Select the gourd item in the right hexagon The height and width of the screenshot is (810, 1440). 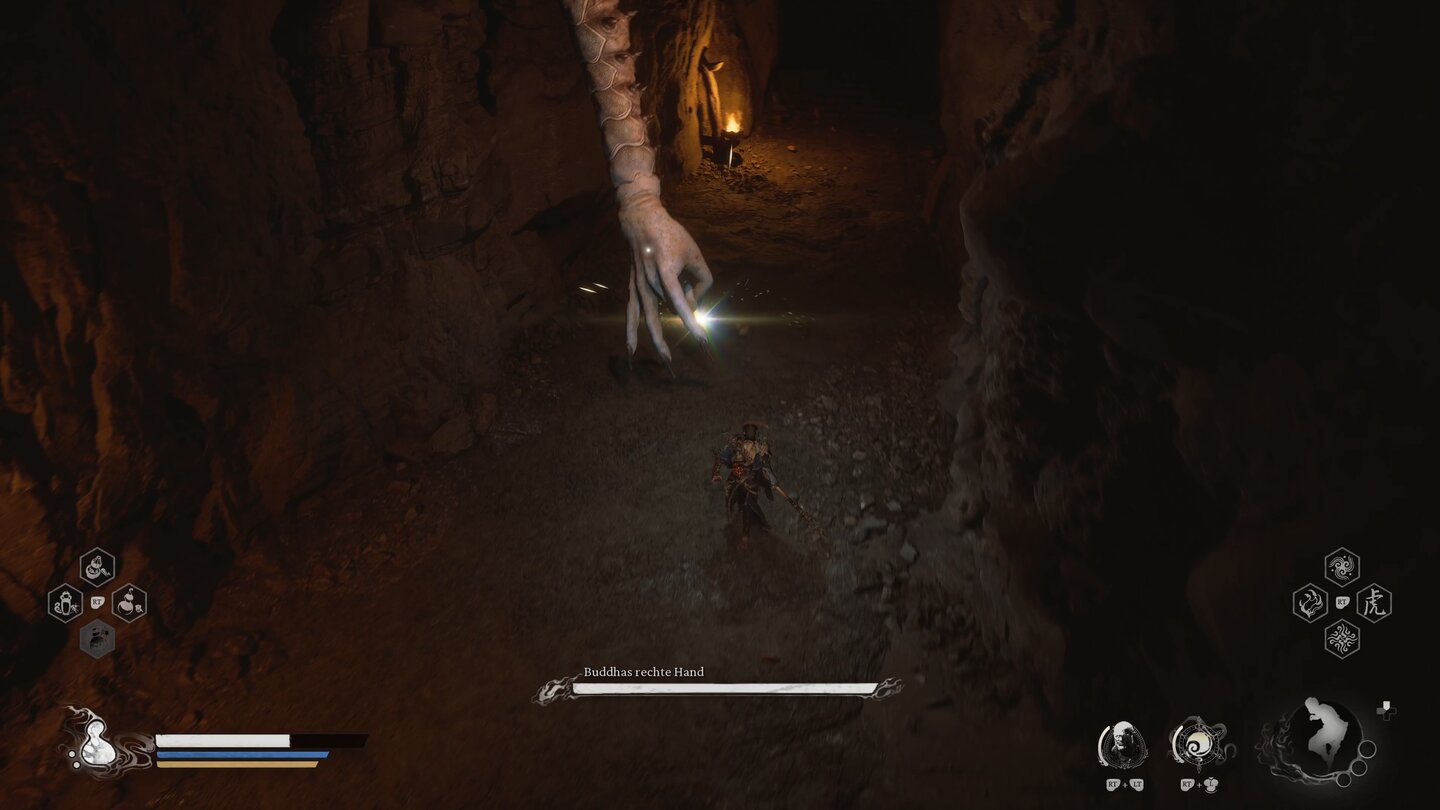pyautogui.click(x=129, y=603)
